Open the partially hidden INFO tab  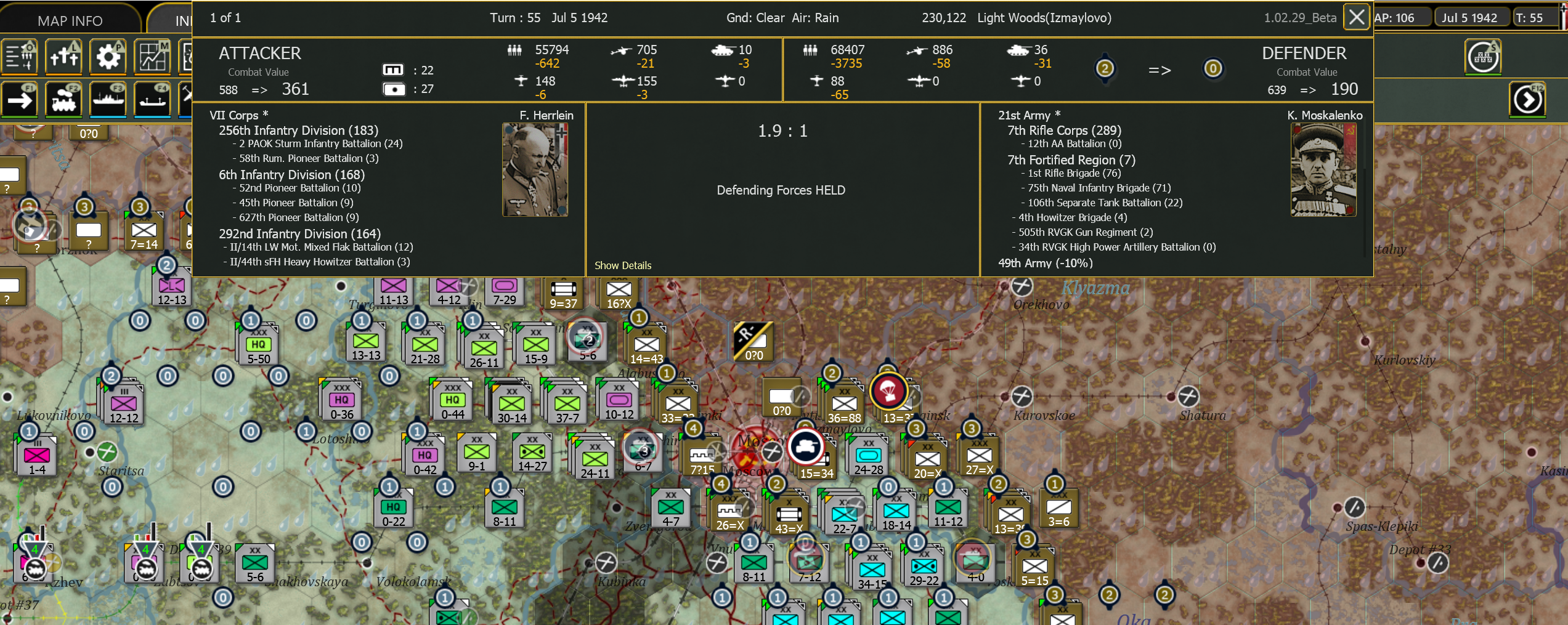[181, 20]
